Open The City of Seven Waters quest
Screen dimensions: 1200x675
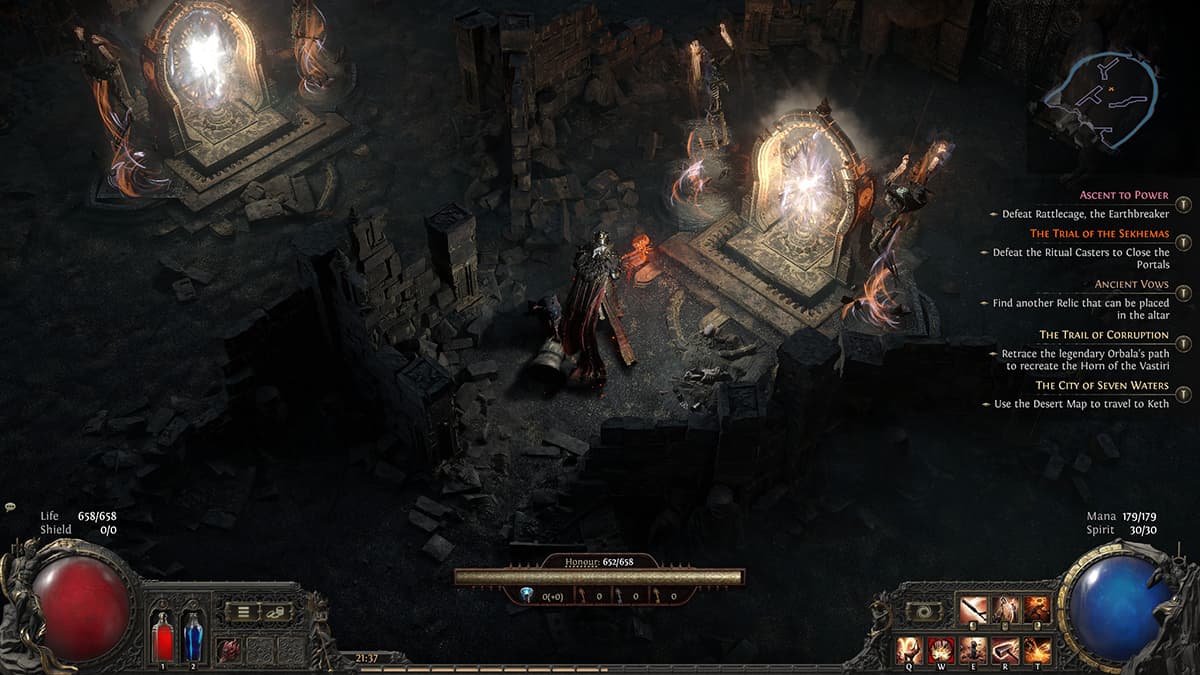coord(1101,385)
